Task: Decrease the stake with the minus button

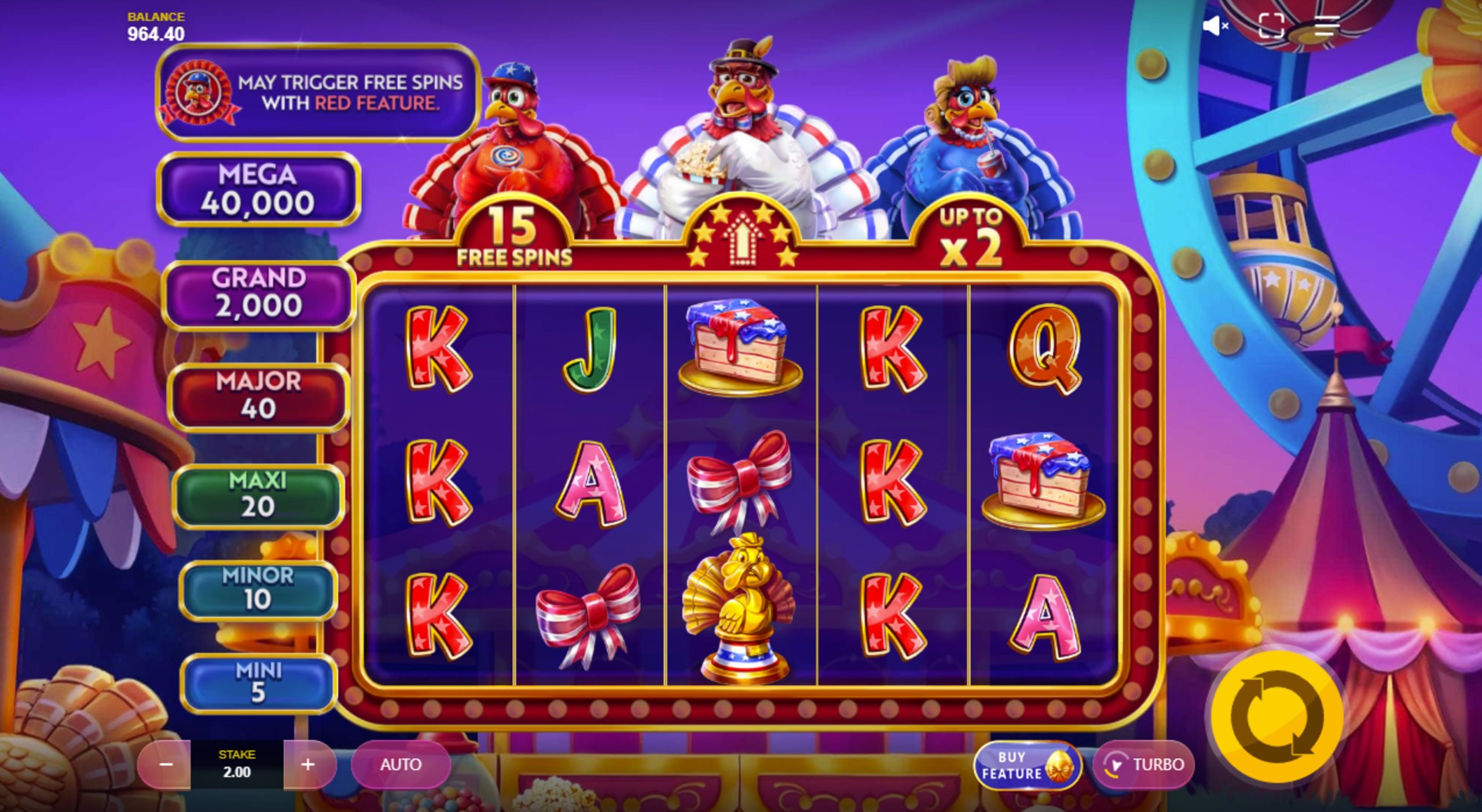Action: 167,764
